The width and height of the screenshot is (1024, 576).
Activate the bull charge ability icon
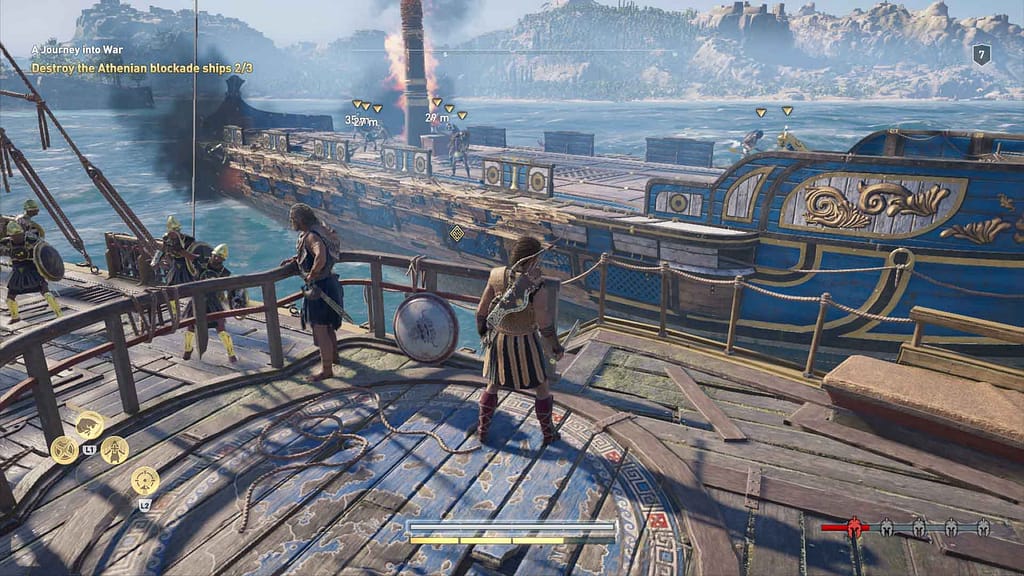coord(89,424)
